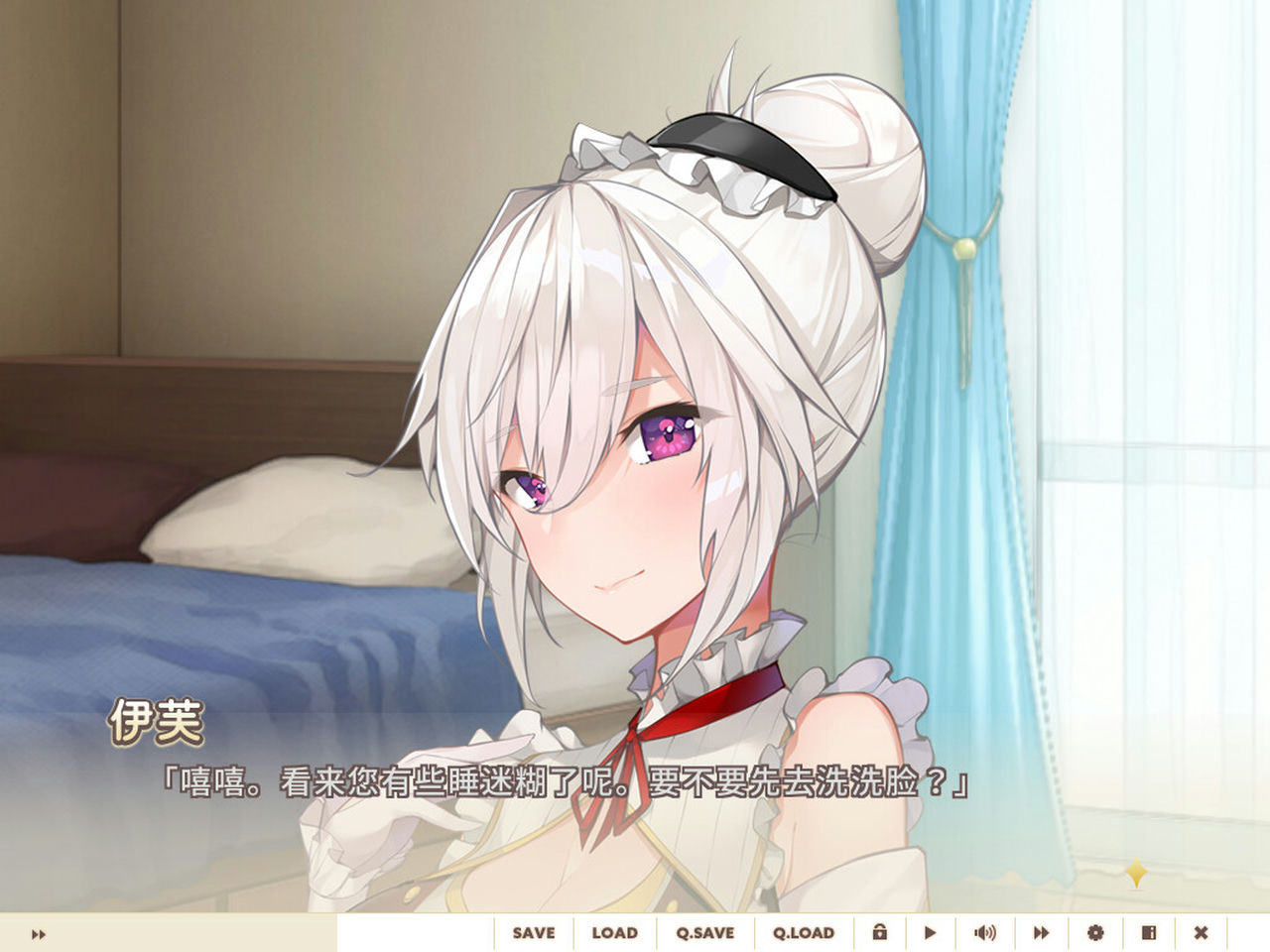Enable skip mode with the fast-forward icon

[x=1040, y=933]
